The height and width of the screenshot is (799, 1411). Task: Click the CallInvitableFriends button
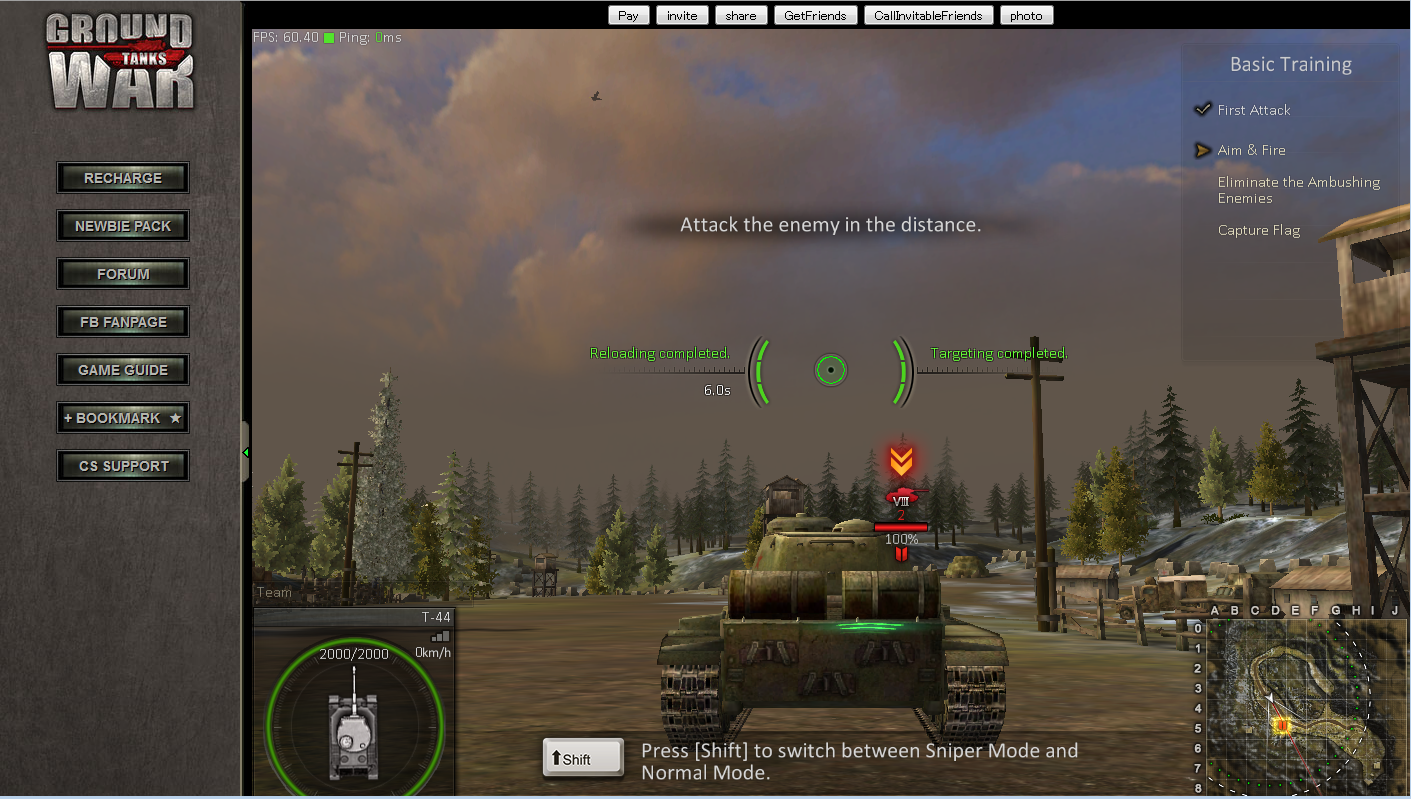[x=928, y=15]
